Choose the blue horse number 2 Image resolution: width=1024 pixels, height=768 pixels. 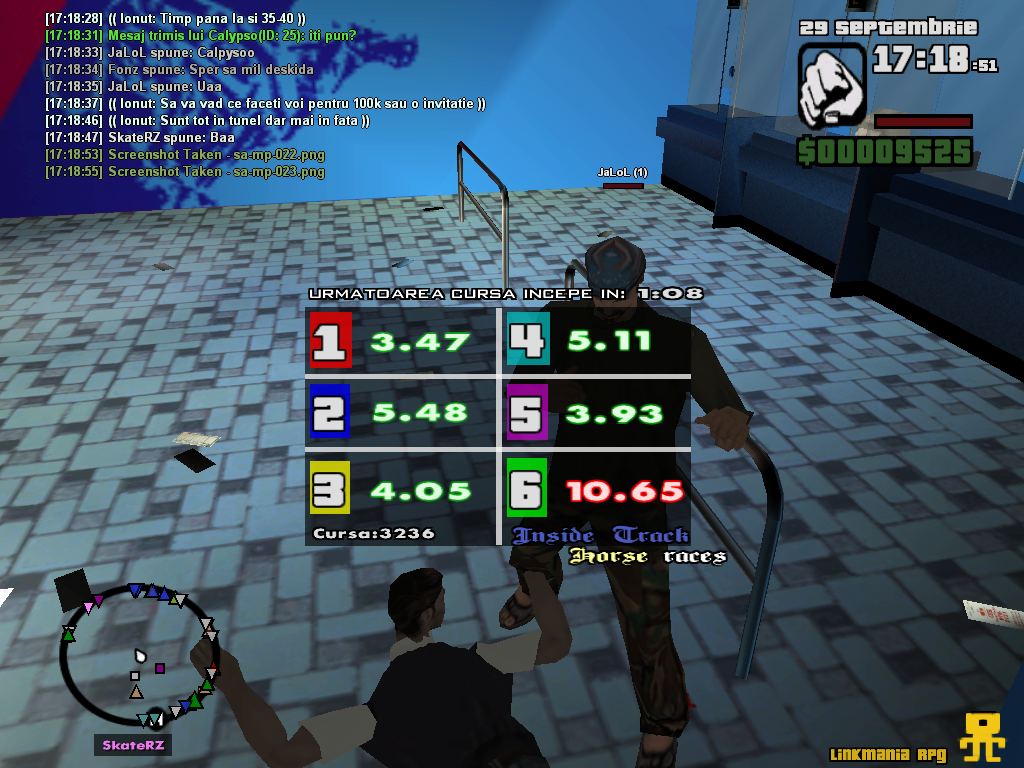click(330, 412)
